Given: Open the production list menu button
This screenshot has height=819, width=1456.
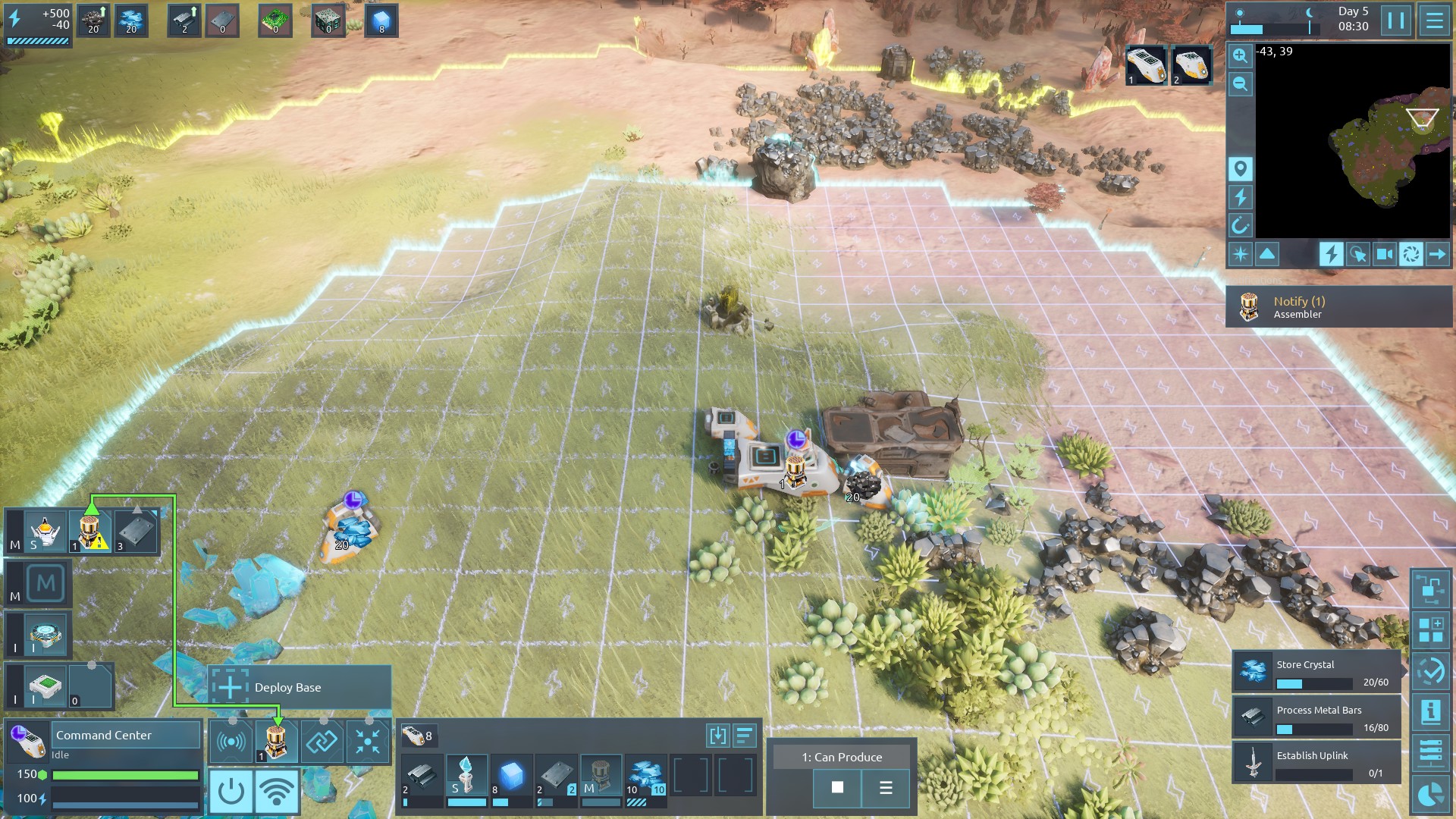Looking at the screenshot, I should pos(885,787).
